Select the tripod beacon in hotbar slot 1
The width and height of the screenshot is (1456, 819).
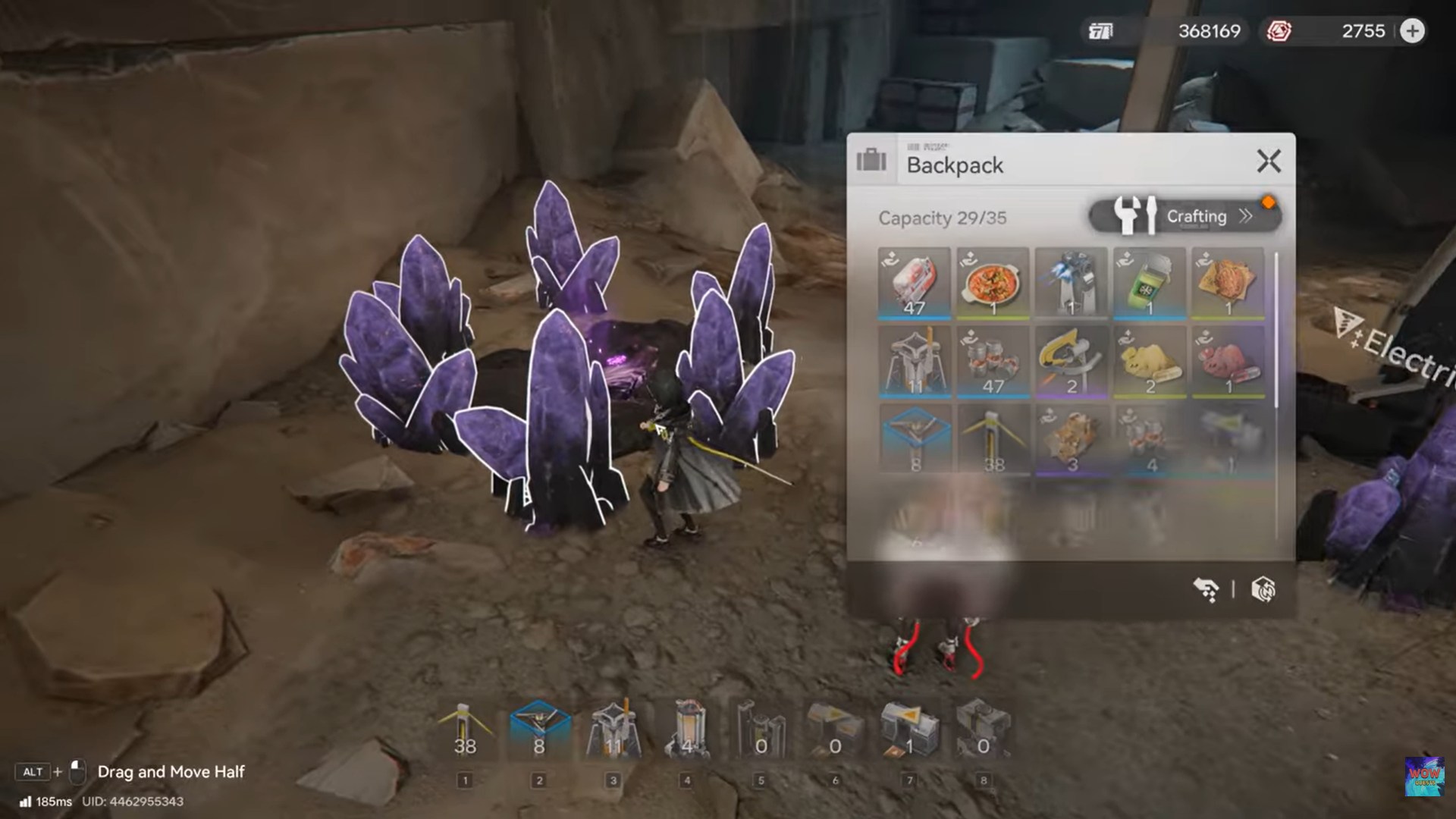click(x=465, y=728)
